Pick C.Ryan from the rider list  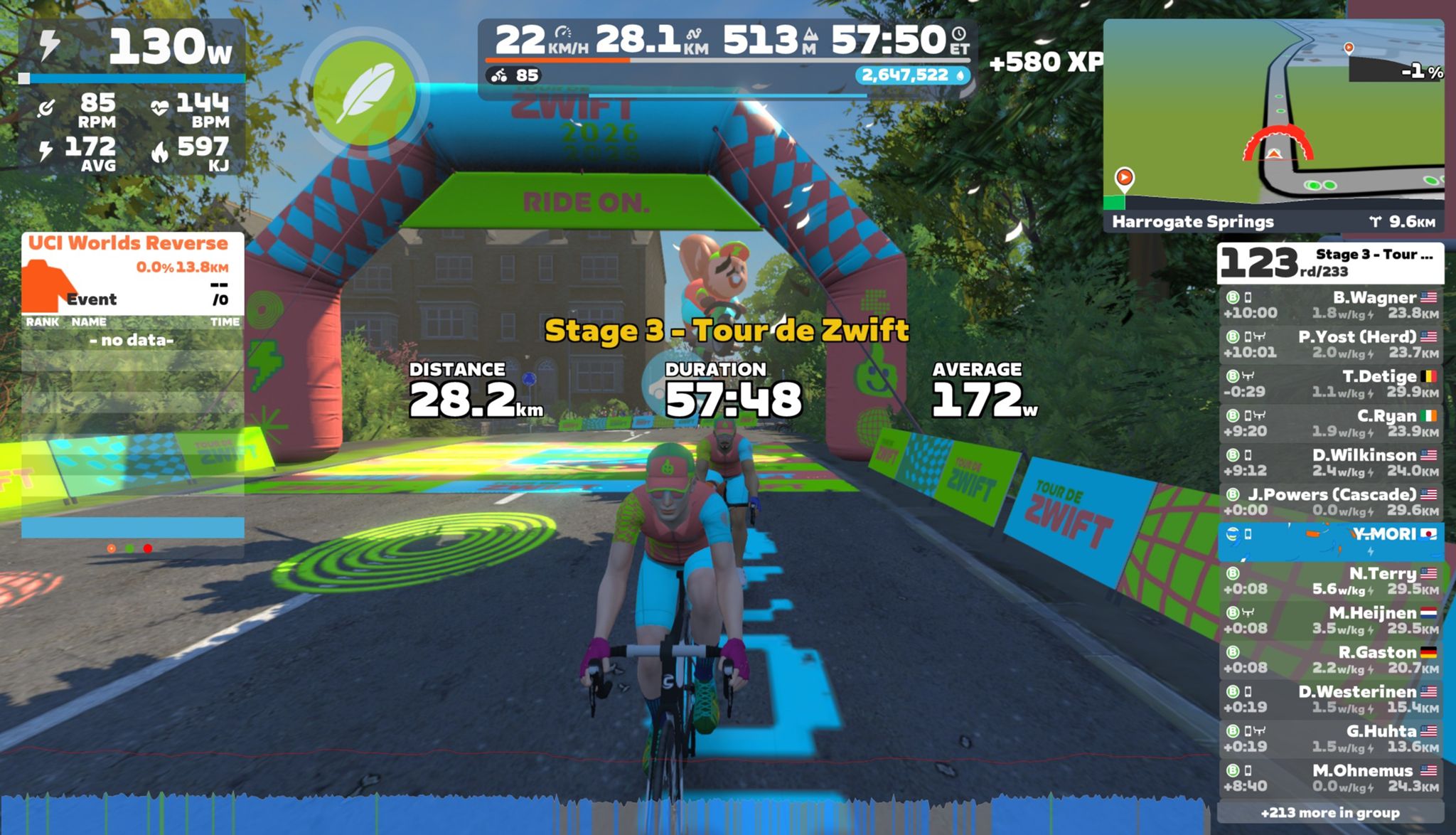pyautogui.click(x=1330, y=423)
